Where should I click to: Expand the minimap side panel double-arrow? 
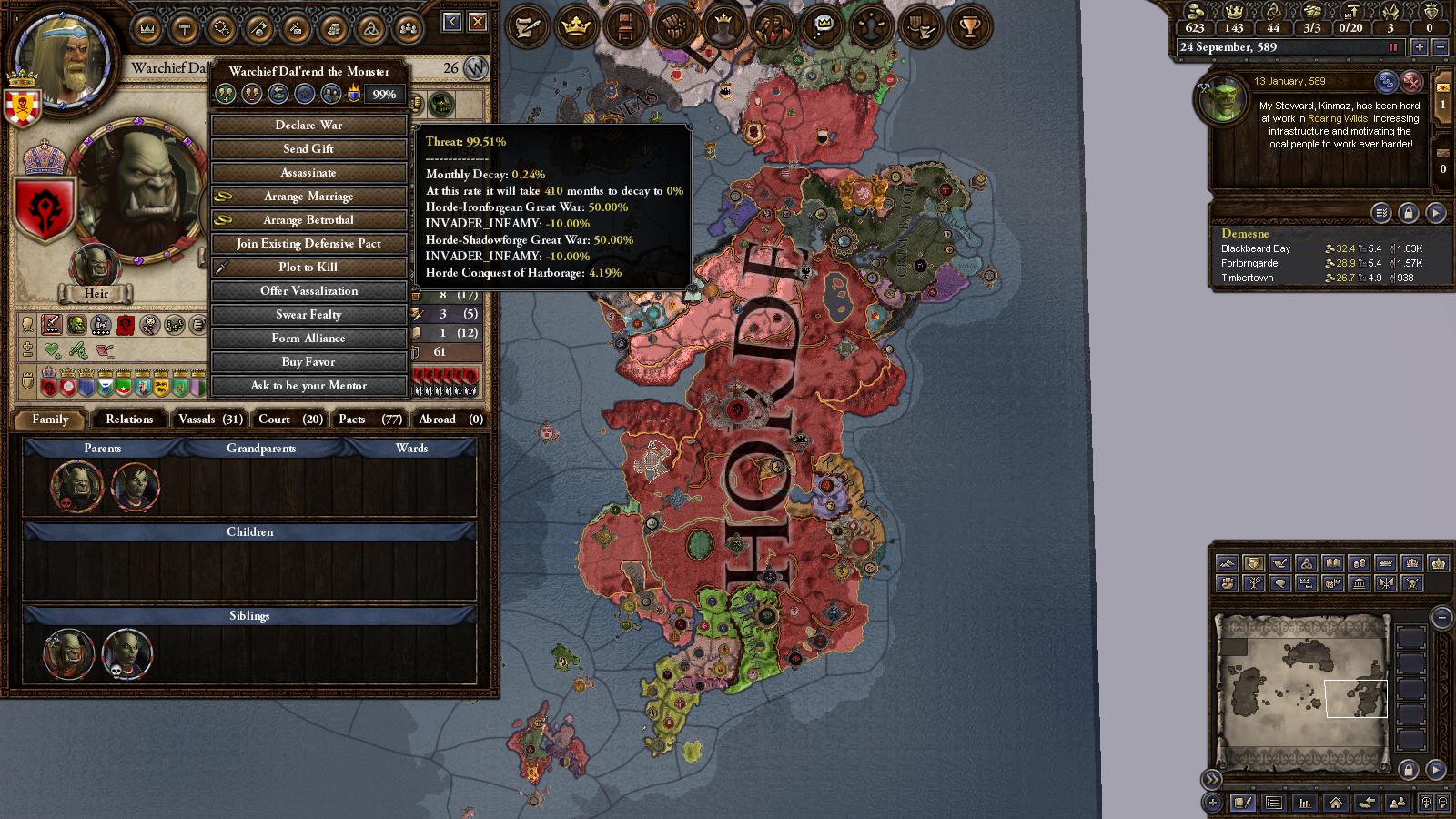[x=1213, y=779]
